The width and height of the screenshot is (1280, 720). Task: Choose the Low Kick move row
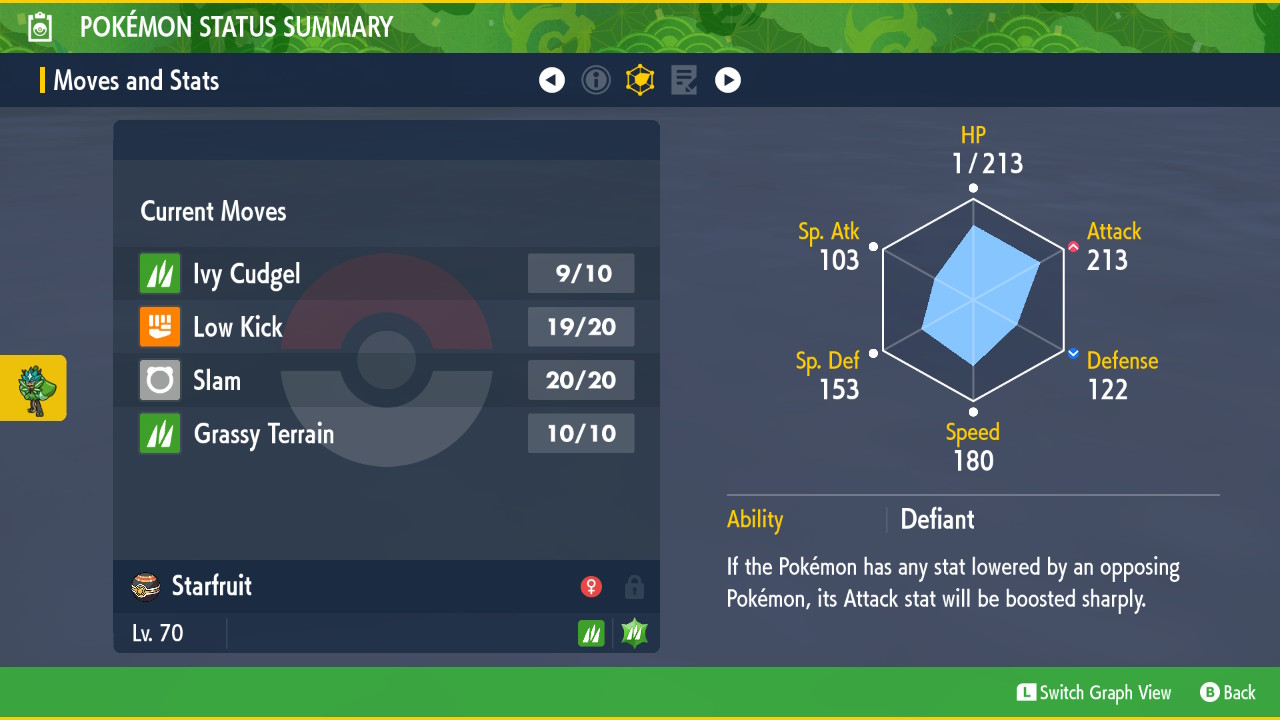(386, 327)
